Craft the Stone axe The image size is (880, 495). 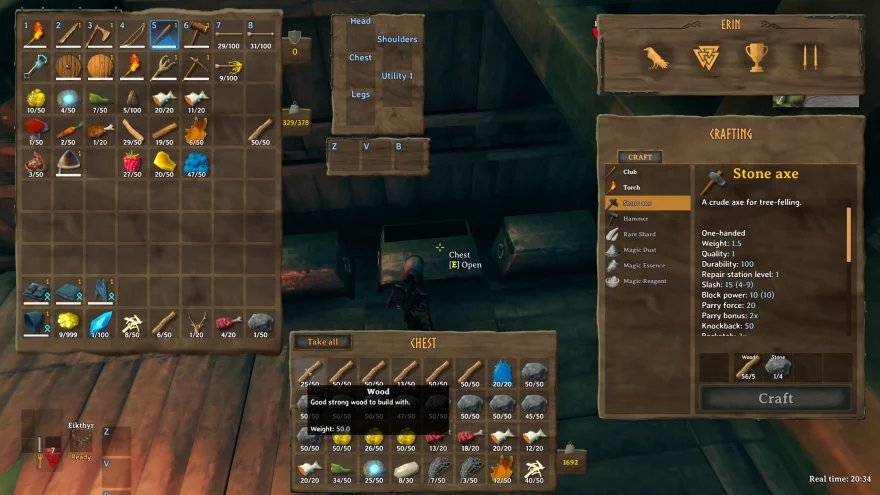pyautogui.click(x=775, y=398)
